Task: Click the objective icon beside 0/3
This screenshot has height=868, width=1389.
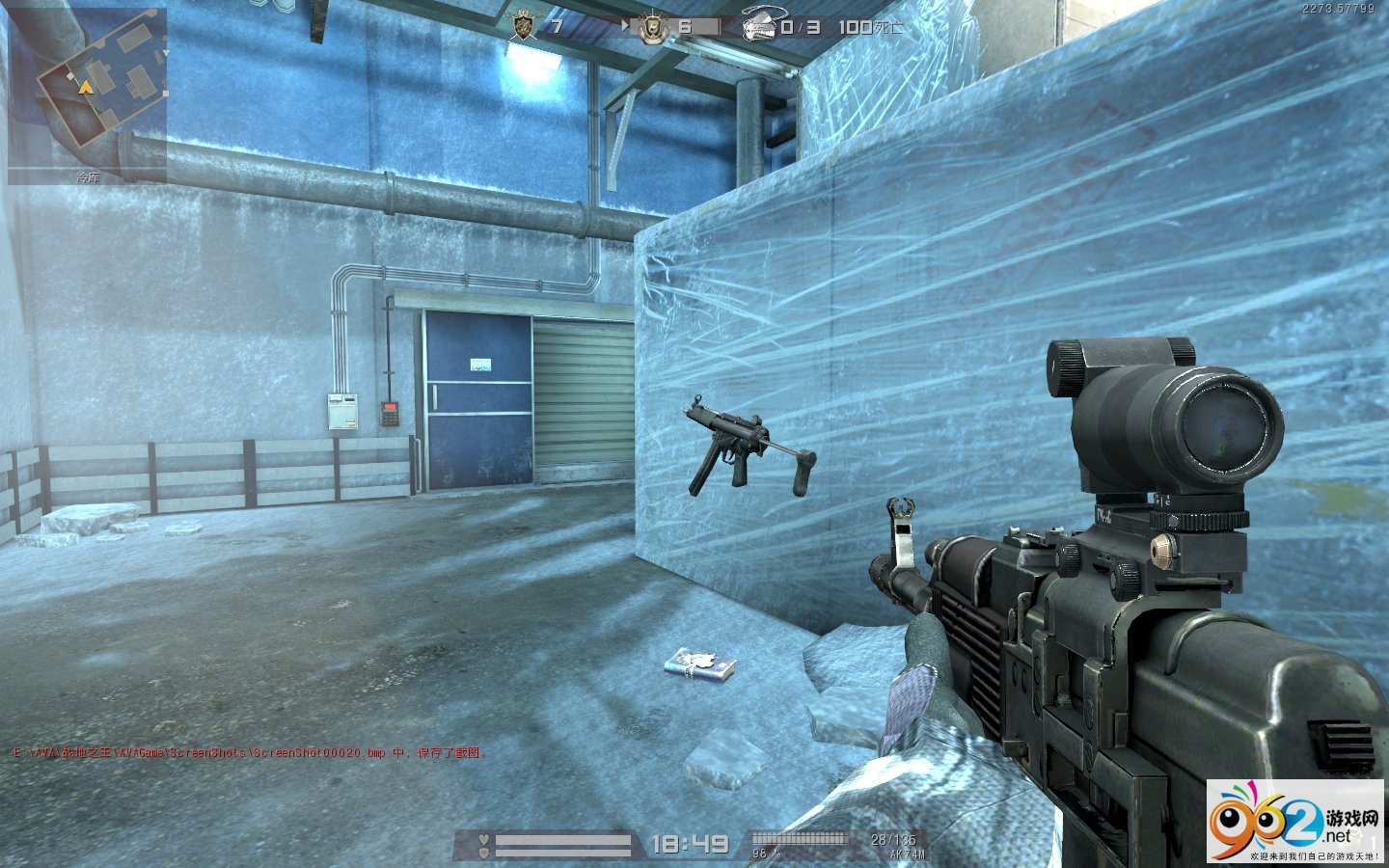Action: [760, 27]
